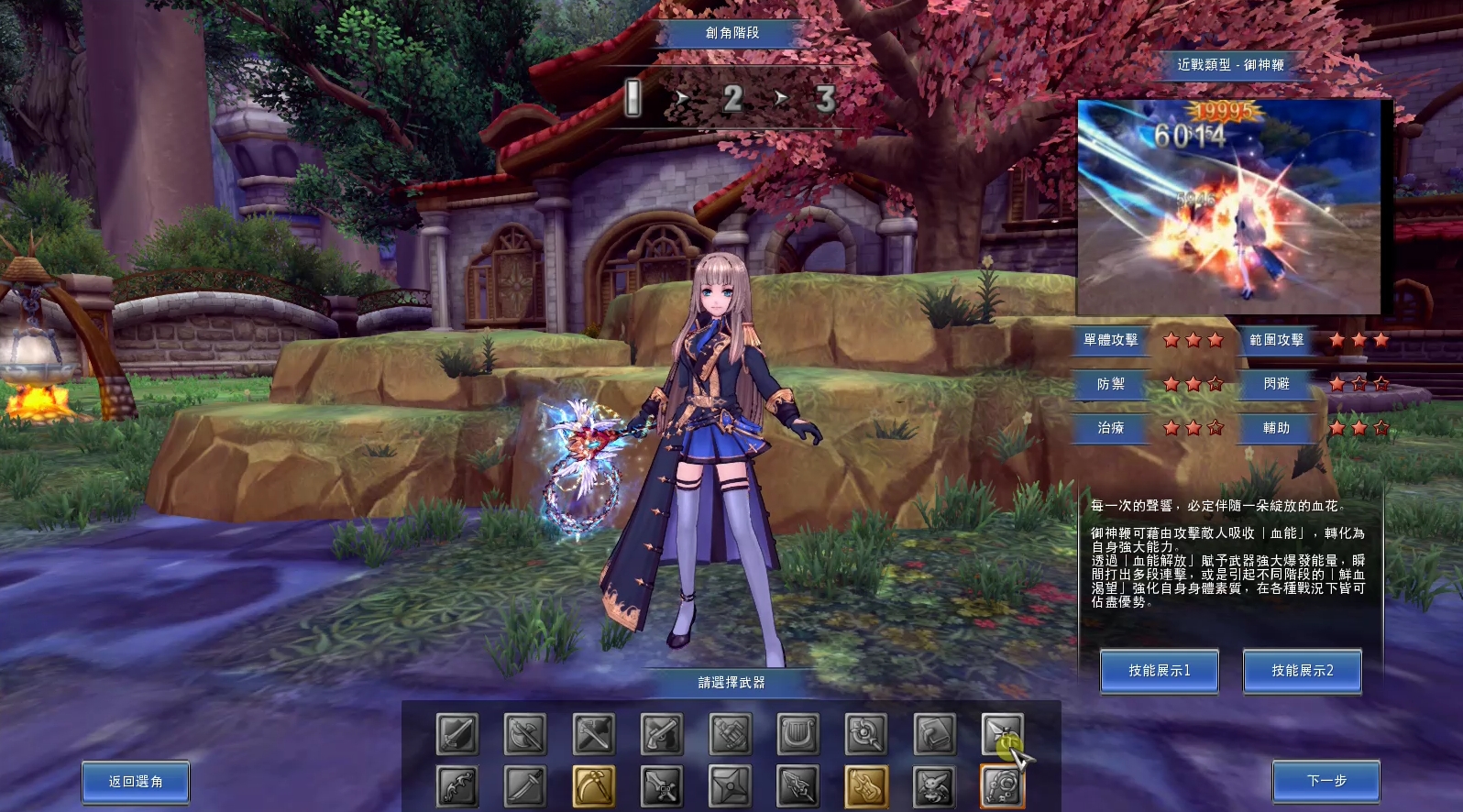Image resolution: width=1463 pixels, height=812 pixels.
Task: Play the 技能展示2 skill demo
Action: [1302, 671]
